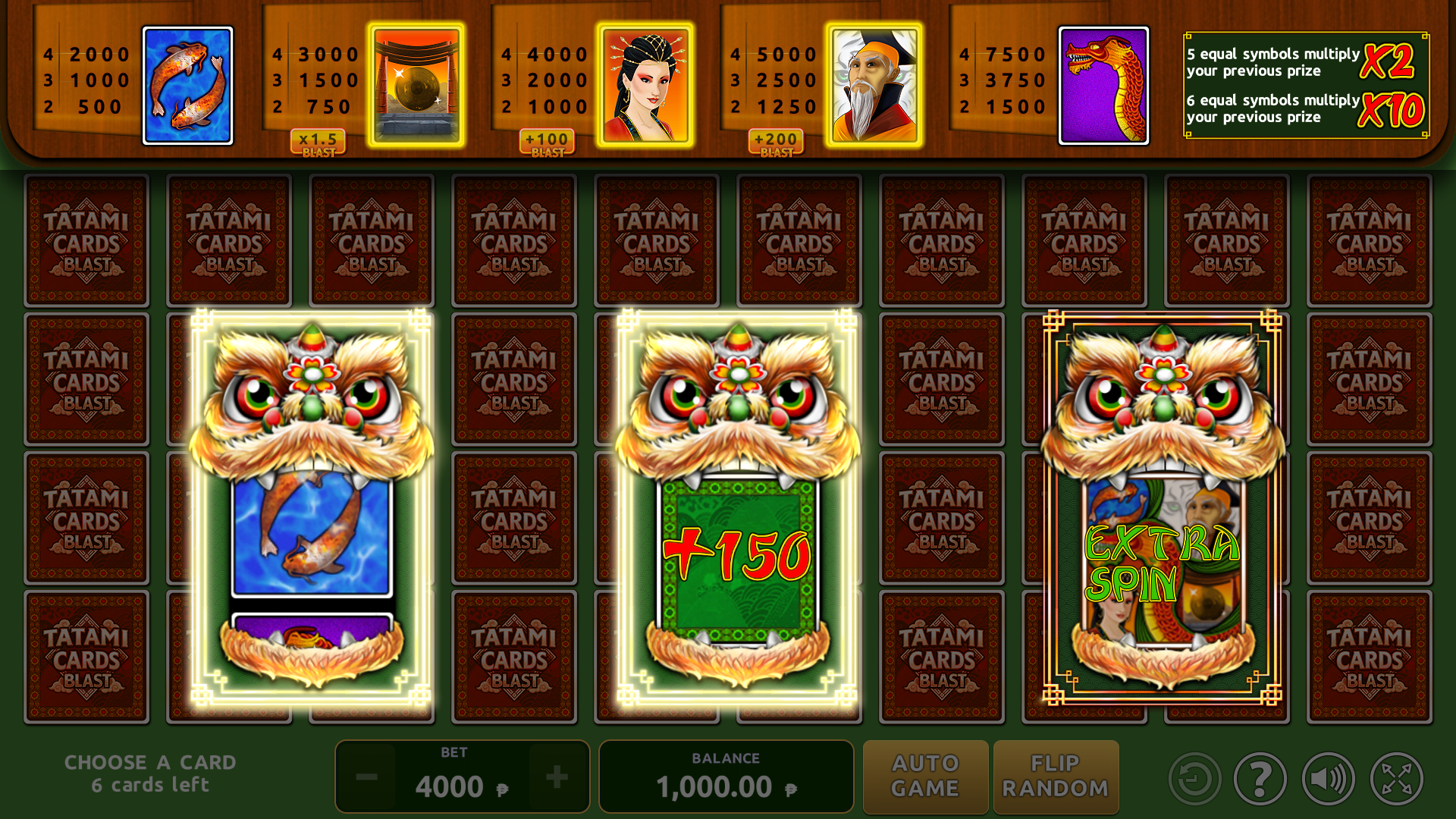Start the Auto Game mode

pos(925,777)
